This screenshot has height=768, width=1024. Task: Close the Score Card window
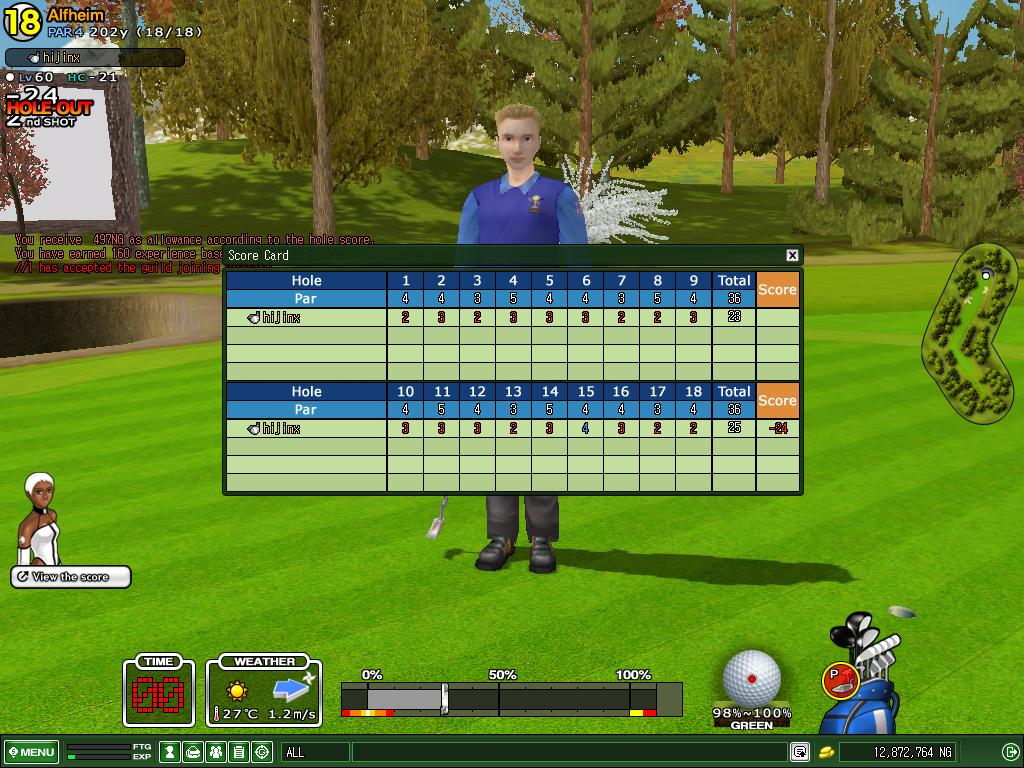[792, 255]
